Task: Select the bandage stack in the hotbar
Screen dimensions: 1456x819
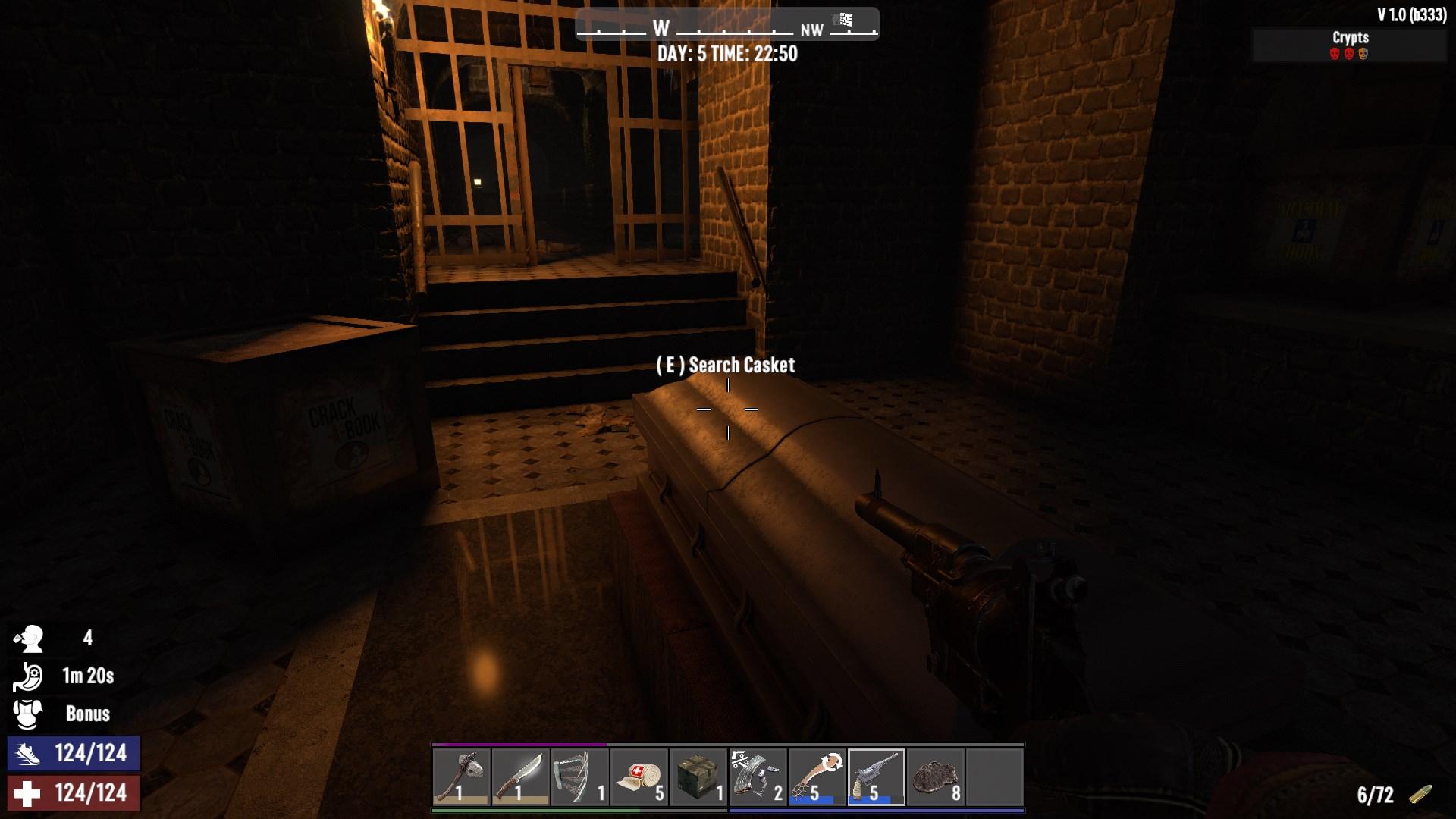Action: point(639,777)
